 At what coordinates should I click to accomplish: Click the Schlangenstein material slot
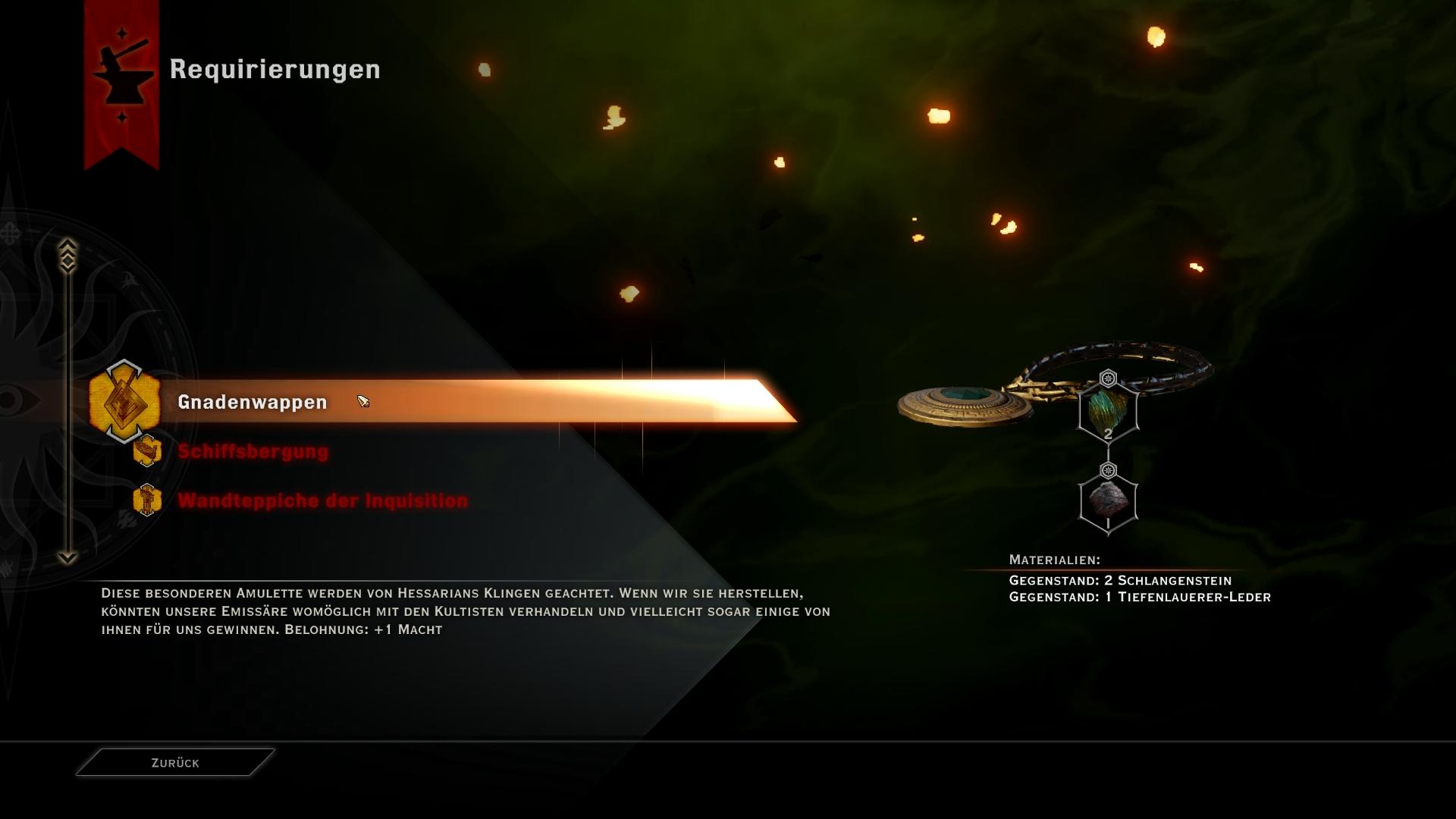[1108, 410]
